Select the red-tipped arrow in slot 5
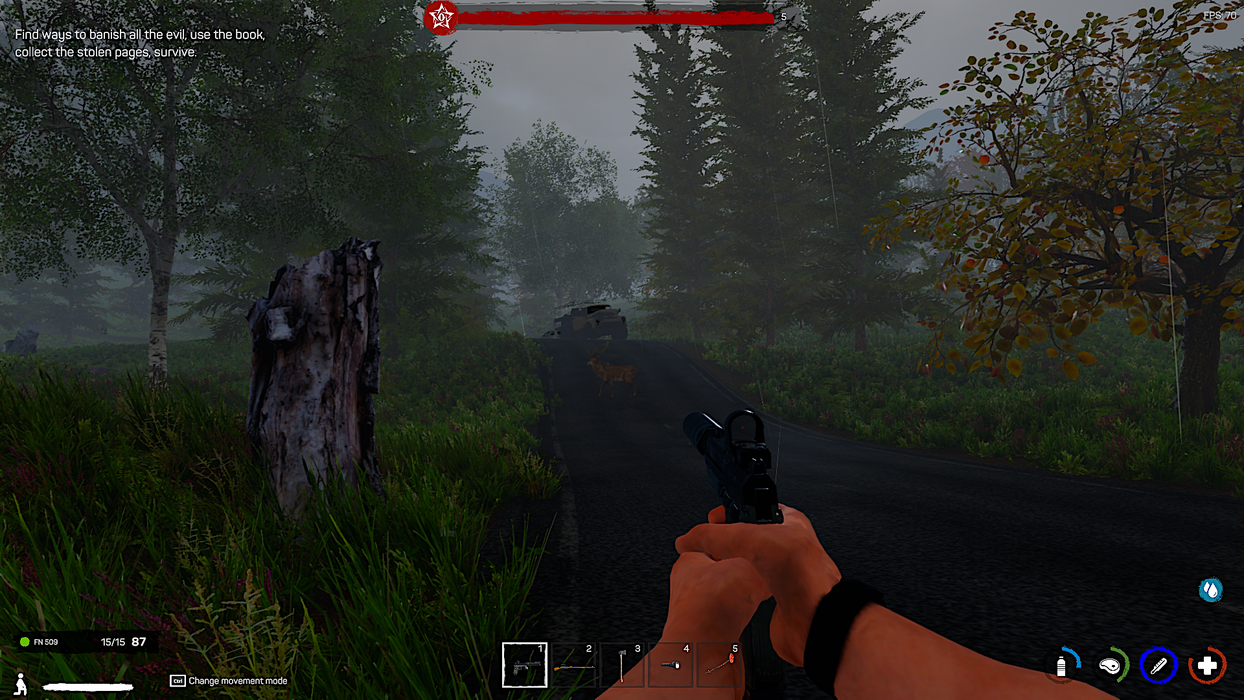Image resolution: width=1244 pixels, height=700 pixels. point(720,665)
